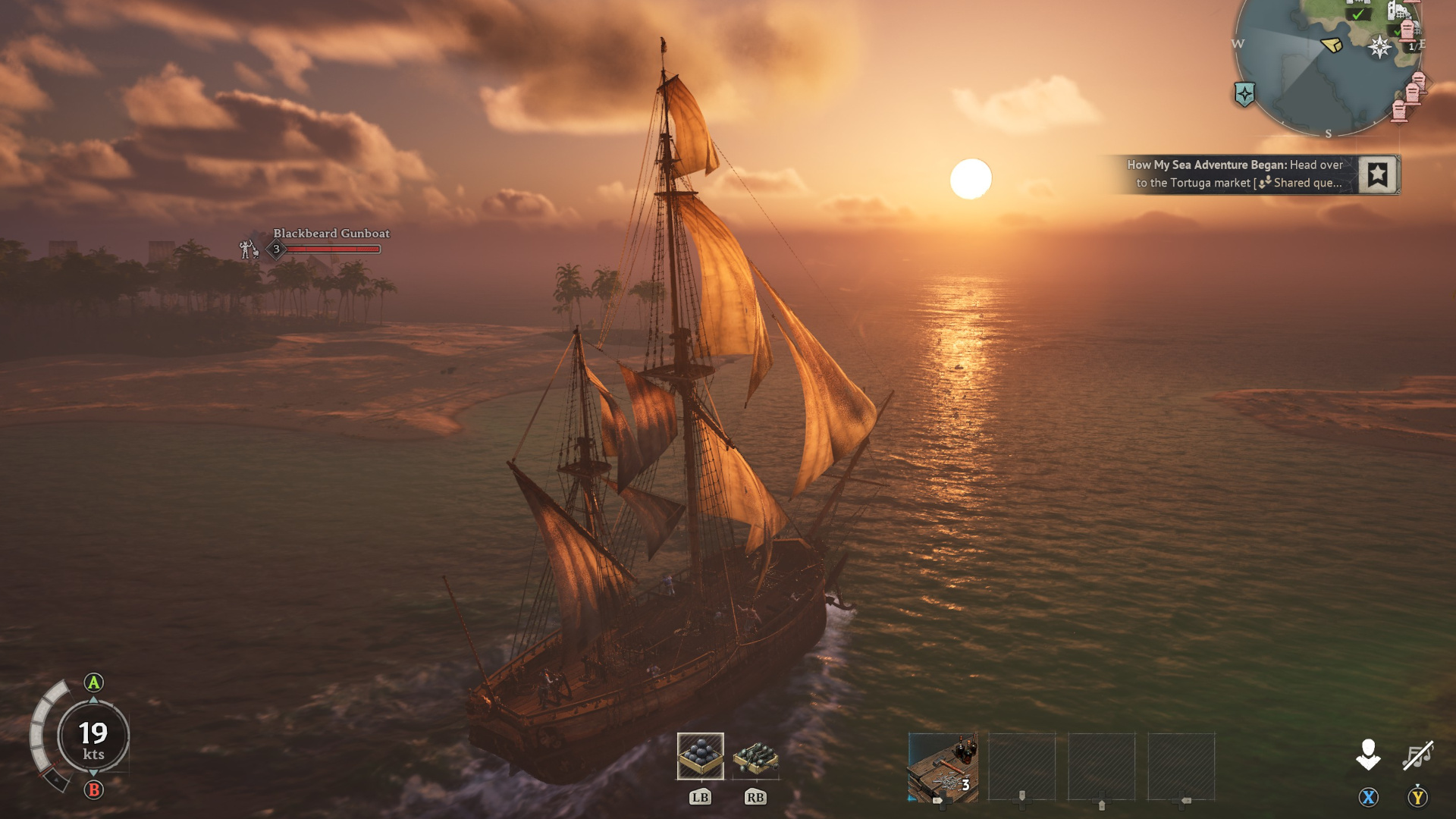1456x819 pixels.
Task: Click the player arrow on the minimap
Action: point(1331,45)
